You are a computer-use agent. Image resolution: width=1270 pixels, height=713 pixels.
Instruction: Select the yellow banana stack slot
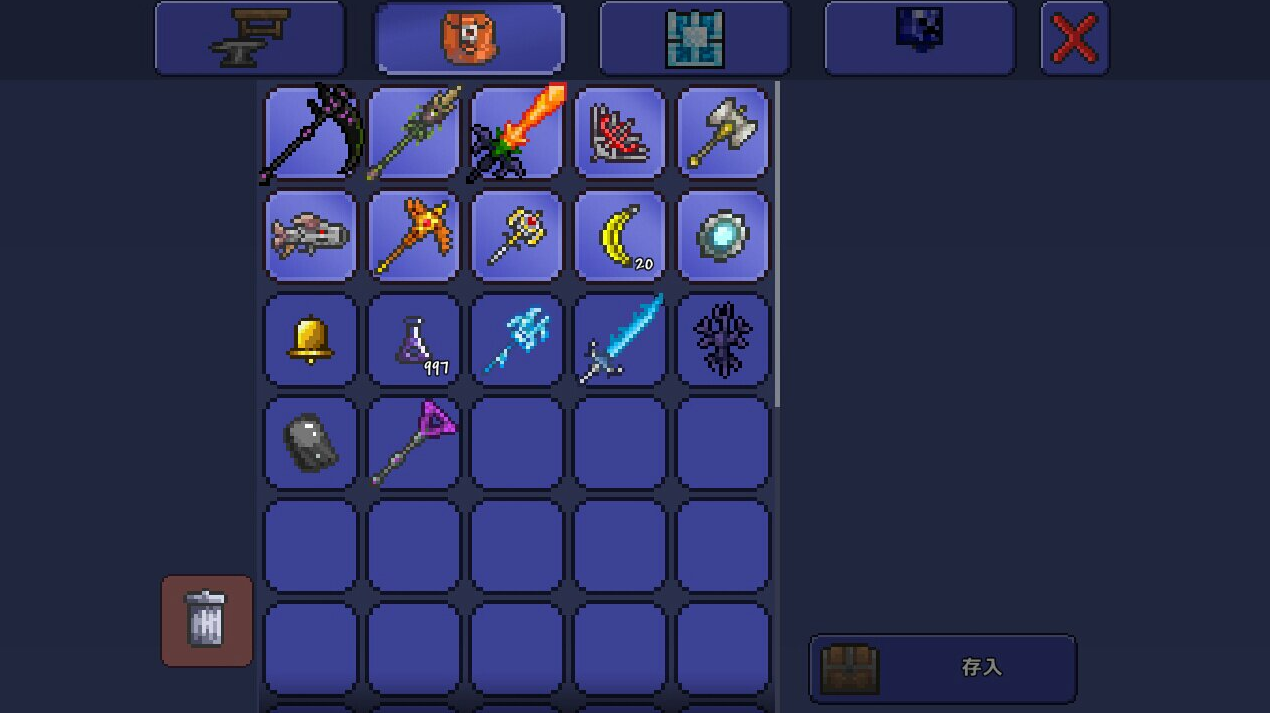coord(620,237)
